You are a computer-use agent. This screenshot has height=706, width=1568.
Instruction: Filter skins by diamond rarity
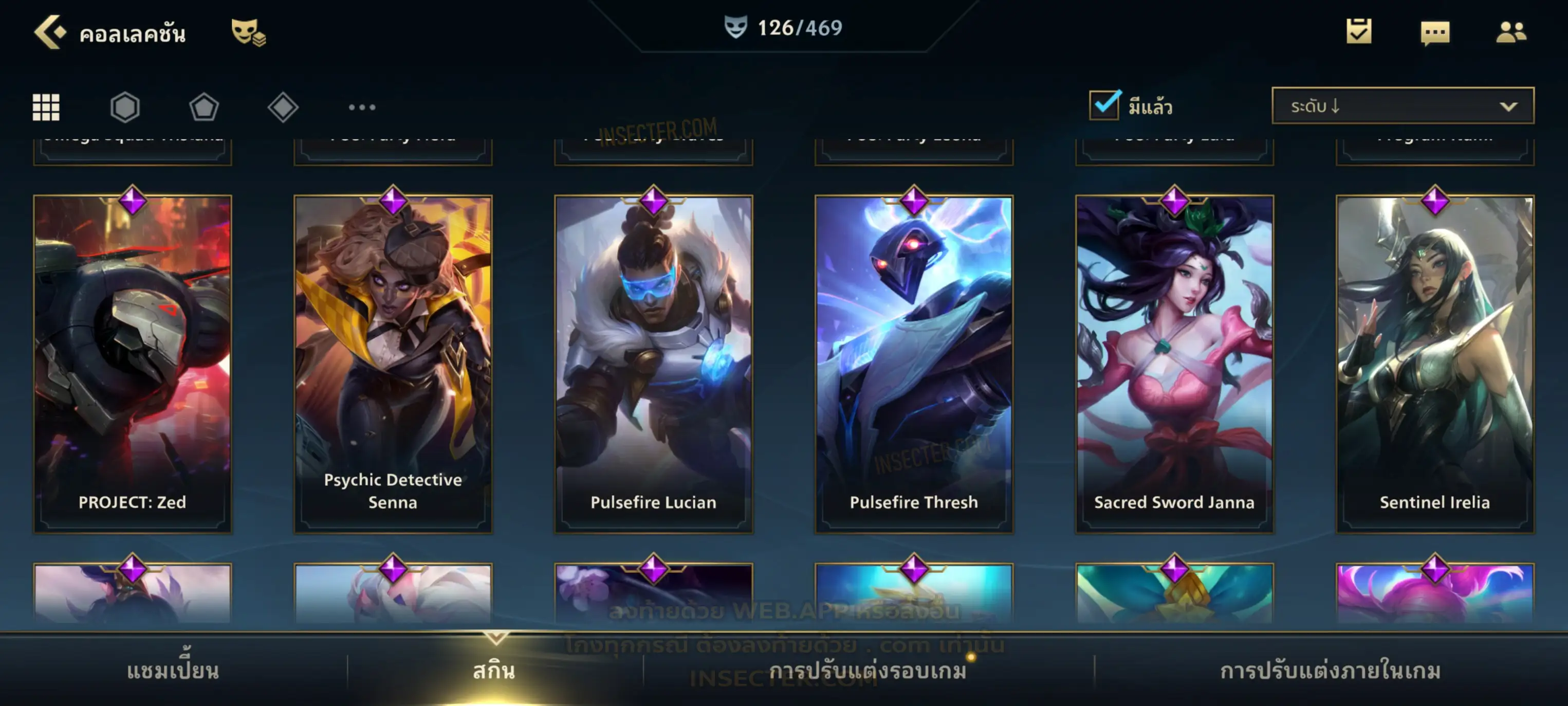pos(283,107)
